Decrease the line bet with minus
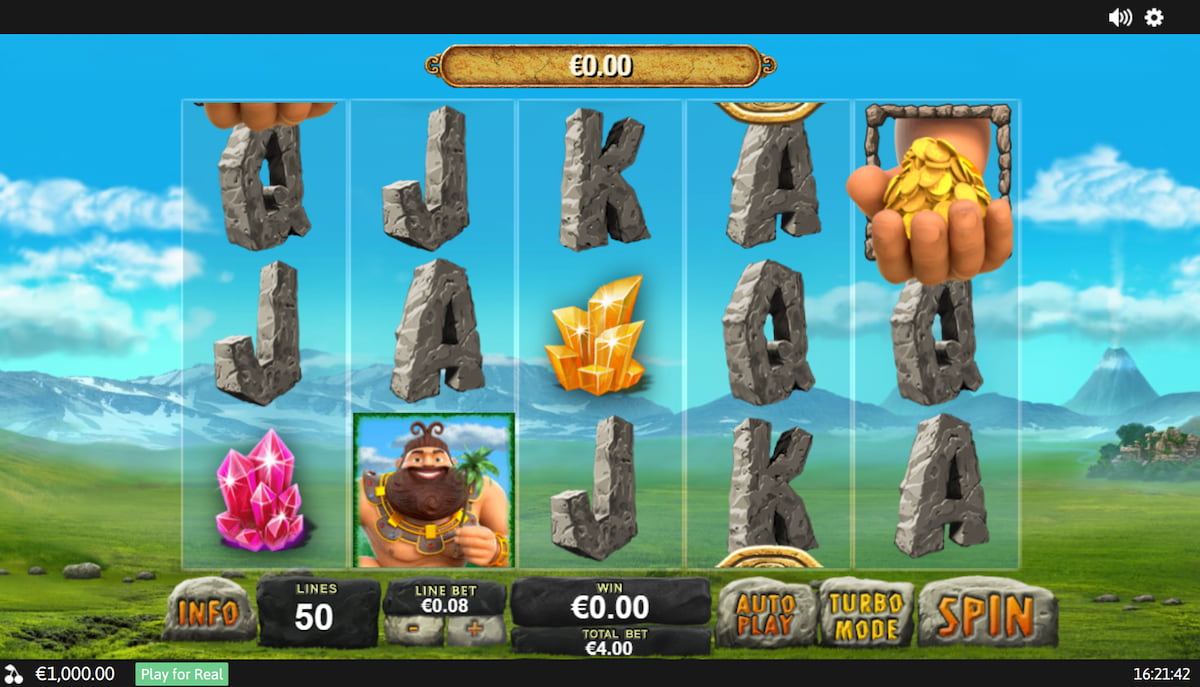The image size is (1200, 687). tap(414, 630)
